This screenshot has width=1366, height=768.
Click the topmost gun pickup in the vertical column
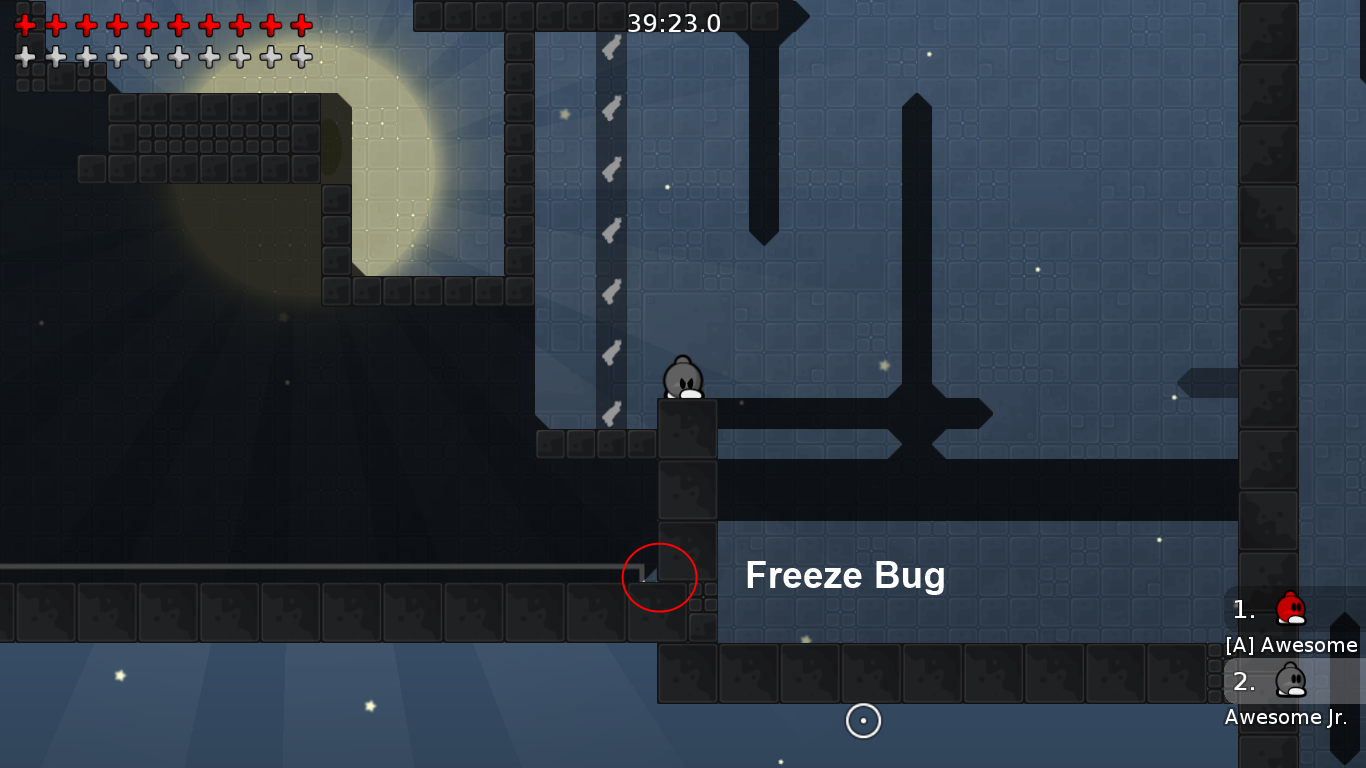[x=610, y=49]
